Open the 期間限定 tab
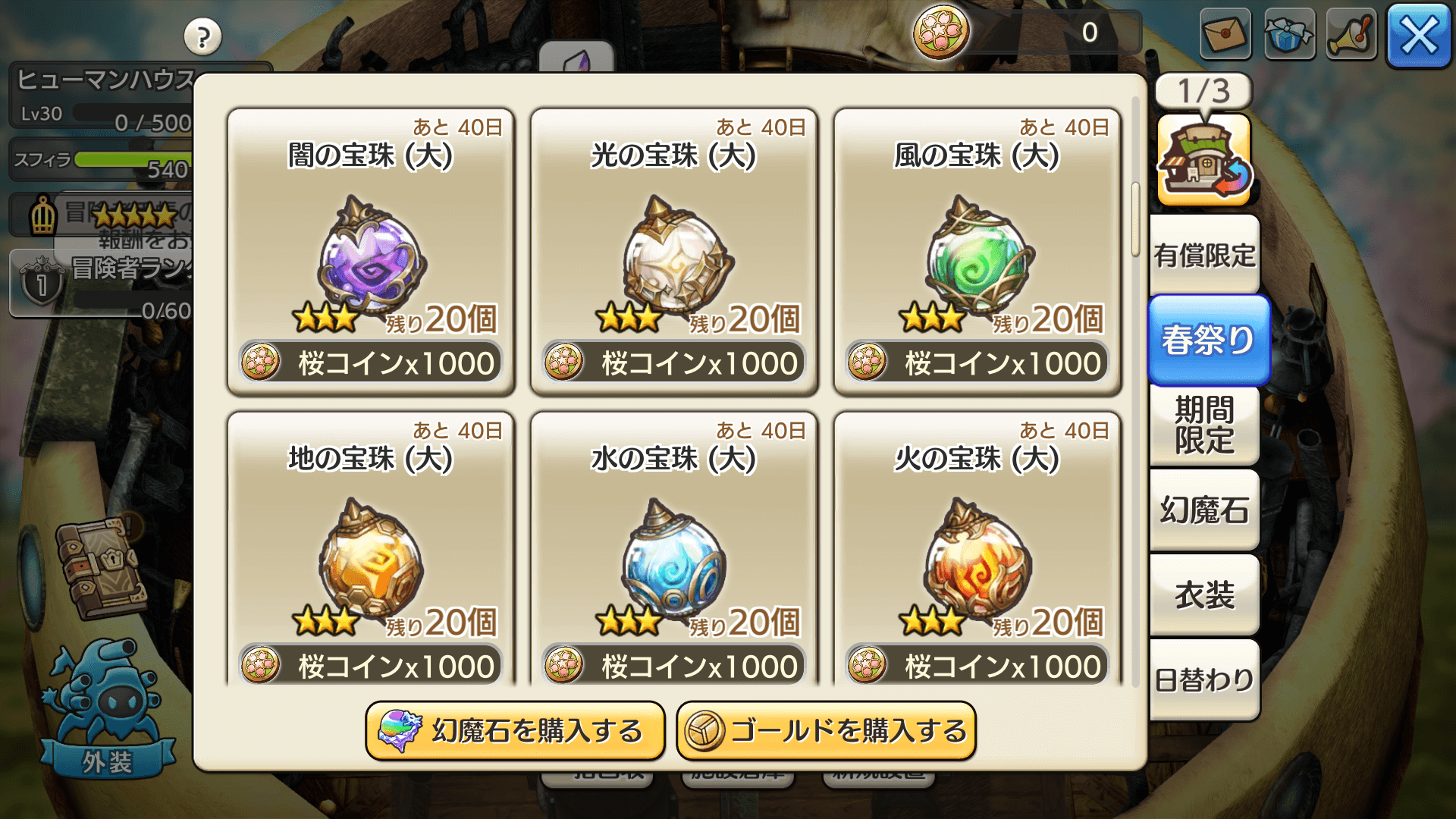The image size is (1456, 819). 1204,425
